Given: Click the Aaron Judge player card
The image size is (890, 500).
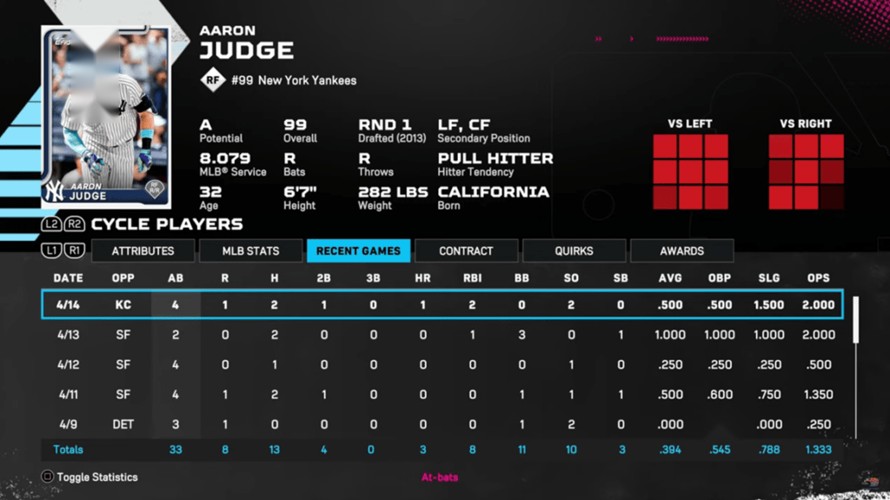Looking at the screenshot, I should (x=105, y=115).
